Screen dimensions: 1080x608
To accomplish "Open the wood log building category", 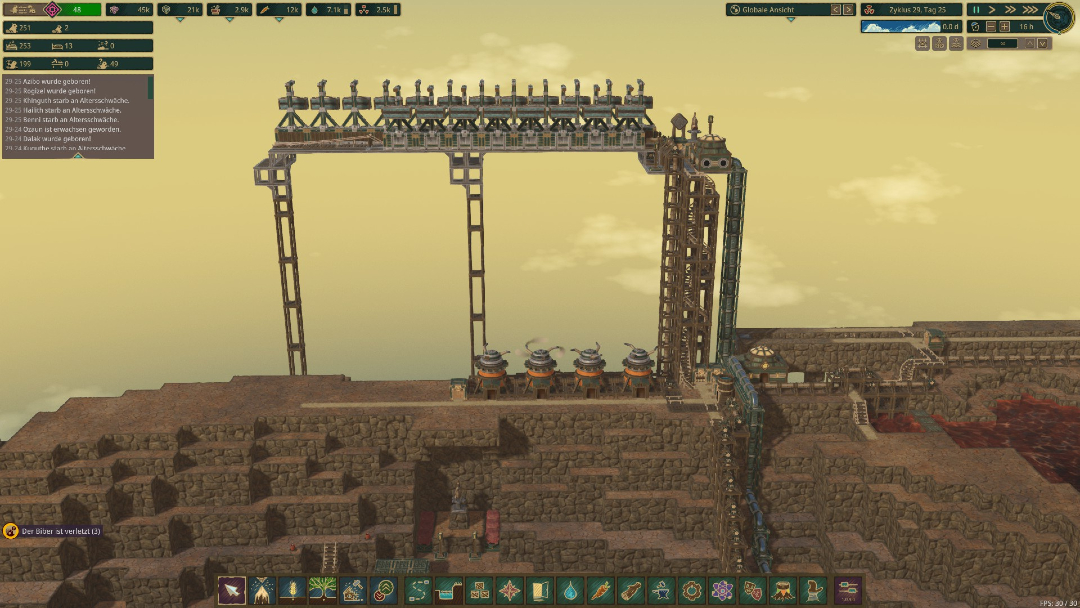I will [x=629, y=590].
